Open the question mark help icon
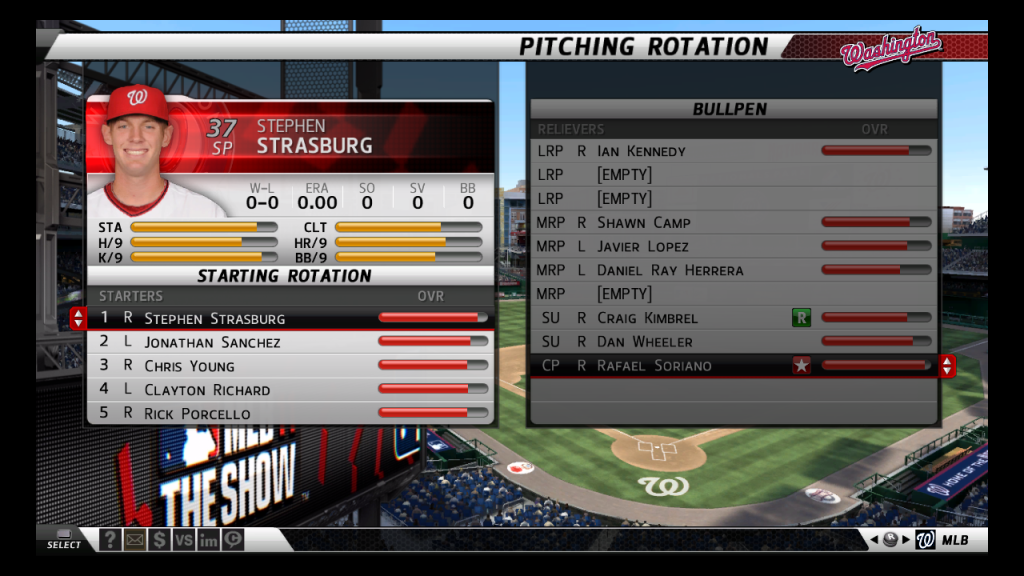 110,540
